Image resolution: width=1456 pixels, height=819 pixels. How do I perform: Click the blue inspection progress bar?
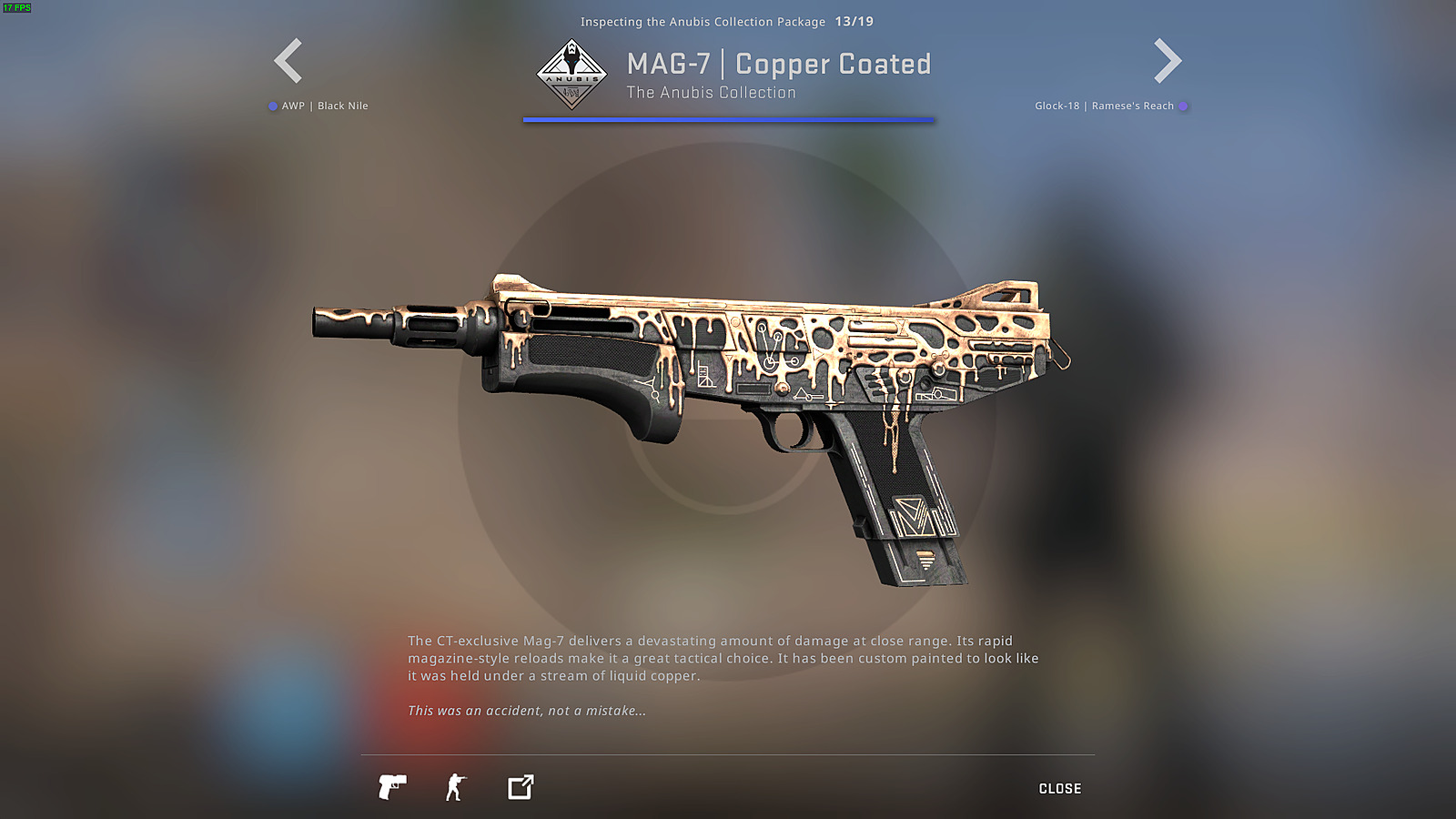(x=727, y=119)
